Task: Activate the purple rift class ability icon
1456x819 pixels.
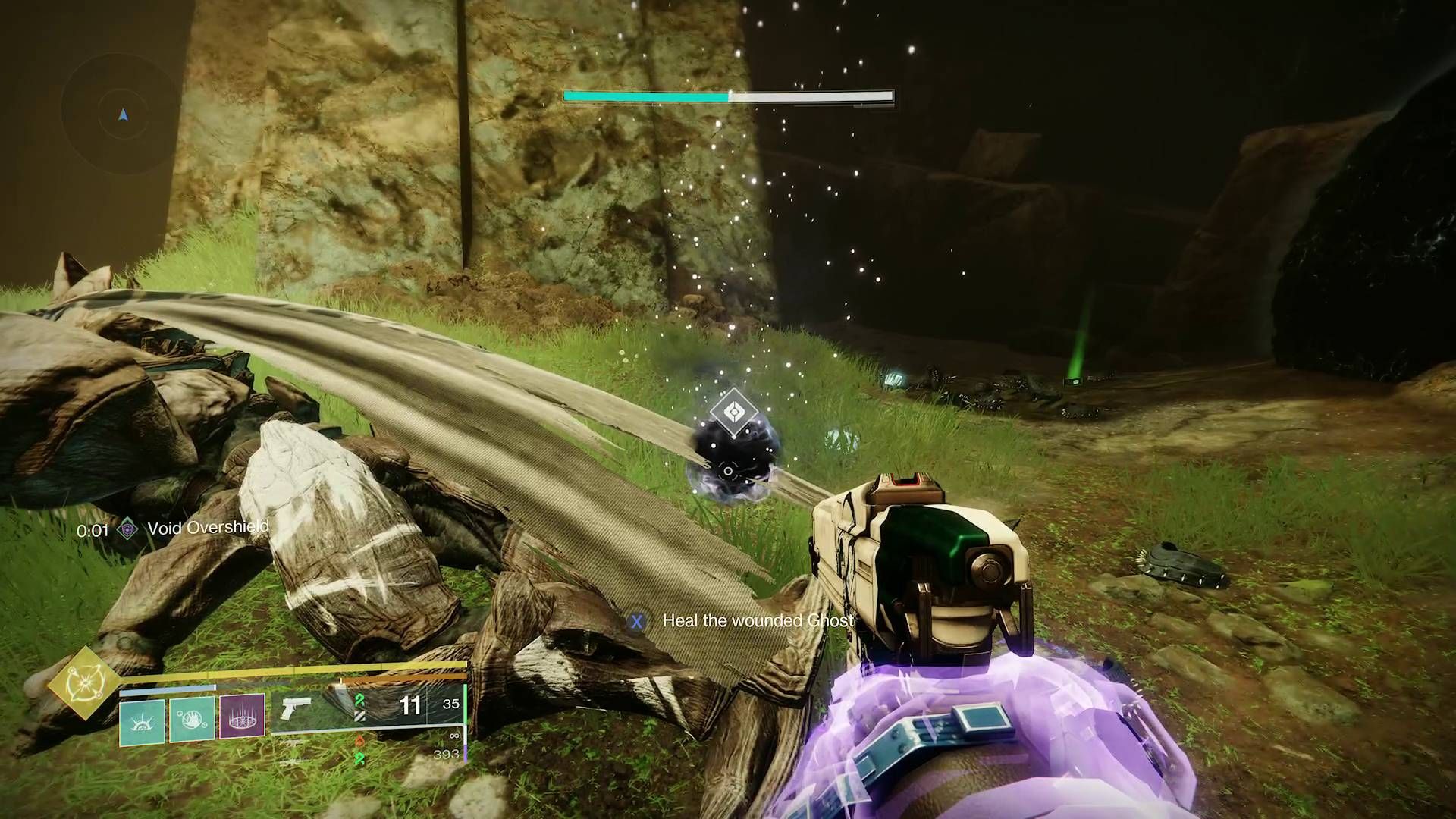Action: pyautogui.click(x=243, y=715)
